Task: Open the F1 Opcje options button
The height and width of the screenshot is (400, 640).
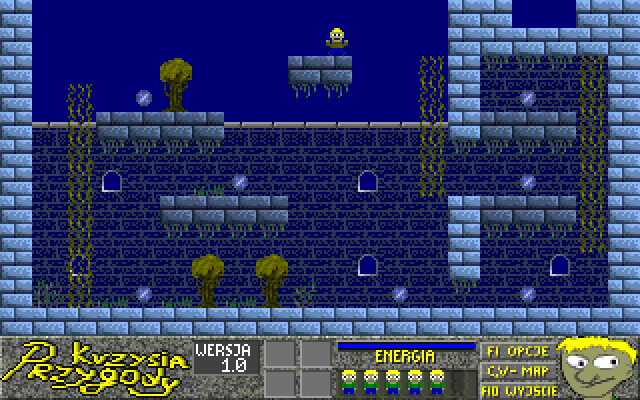Action: coord(514,352)
